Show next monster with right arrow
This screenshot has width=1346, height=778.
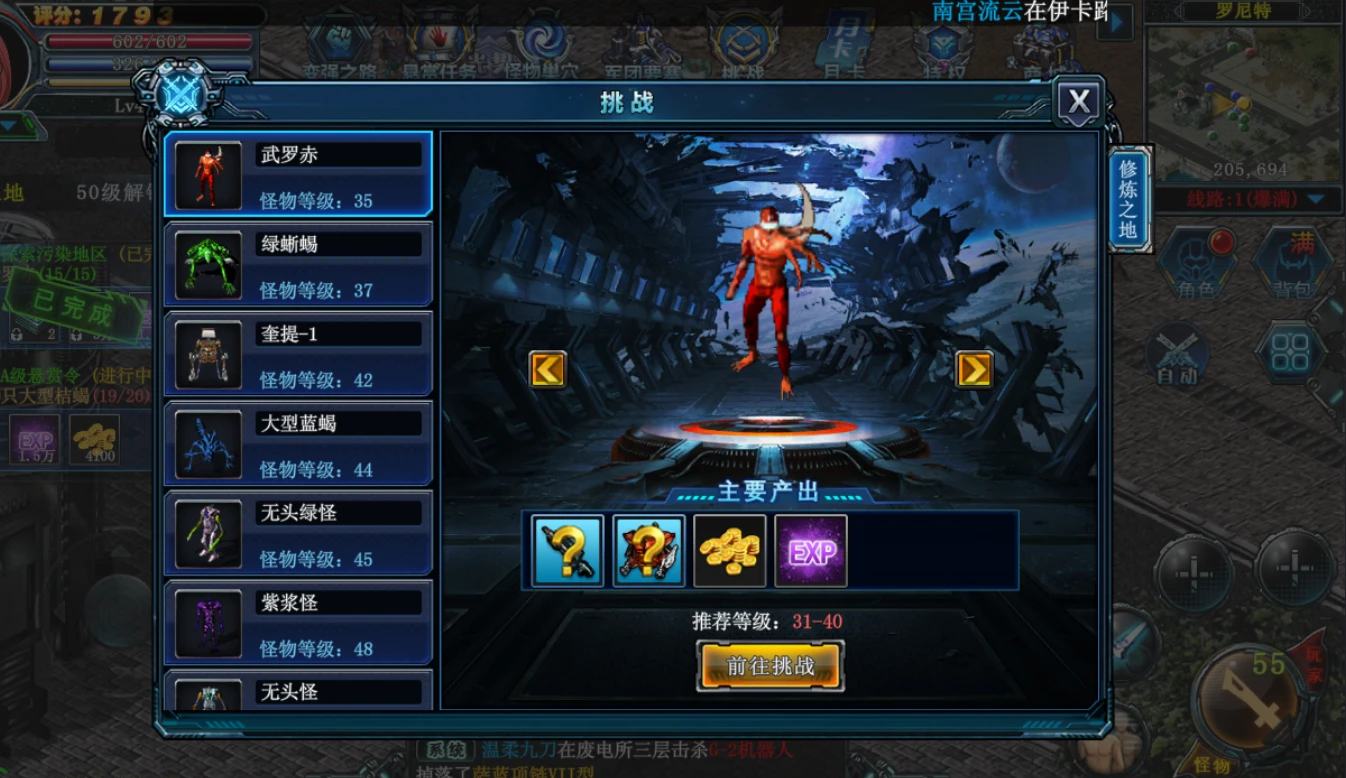(x=974, y=369)
